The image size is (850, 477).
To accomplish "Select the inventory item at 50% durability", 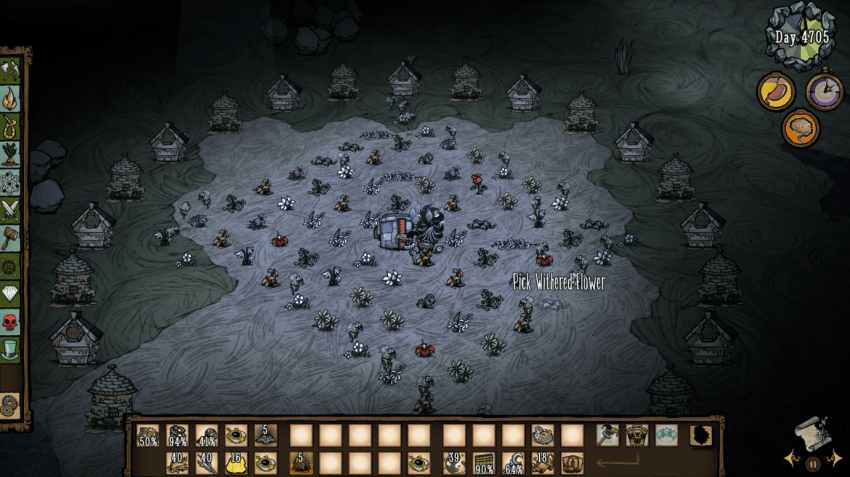I will 148,436.
